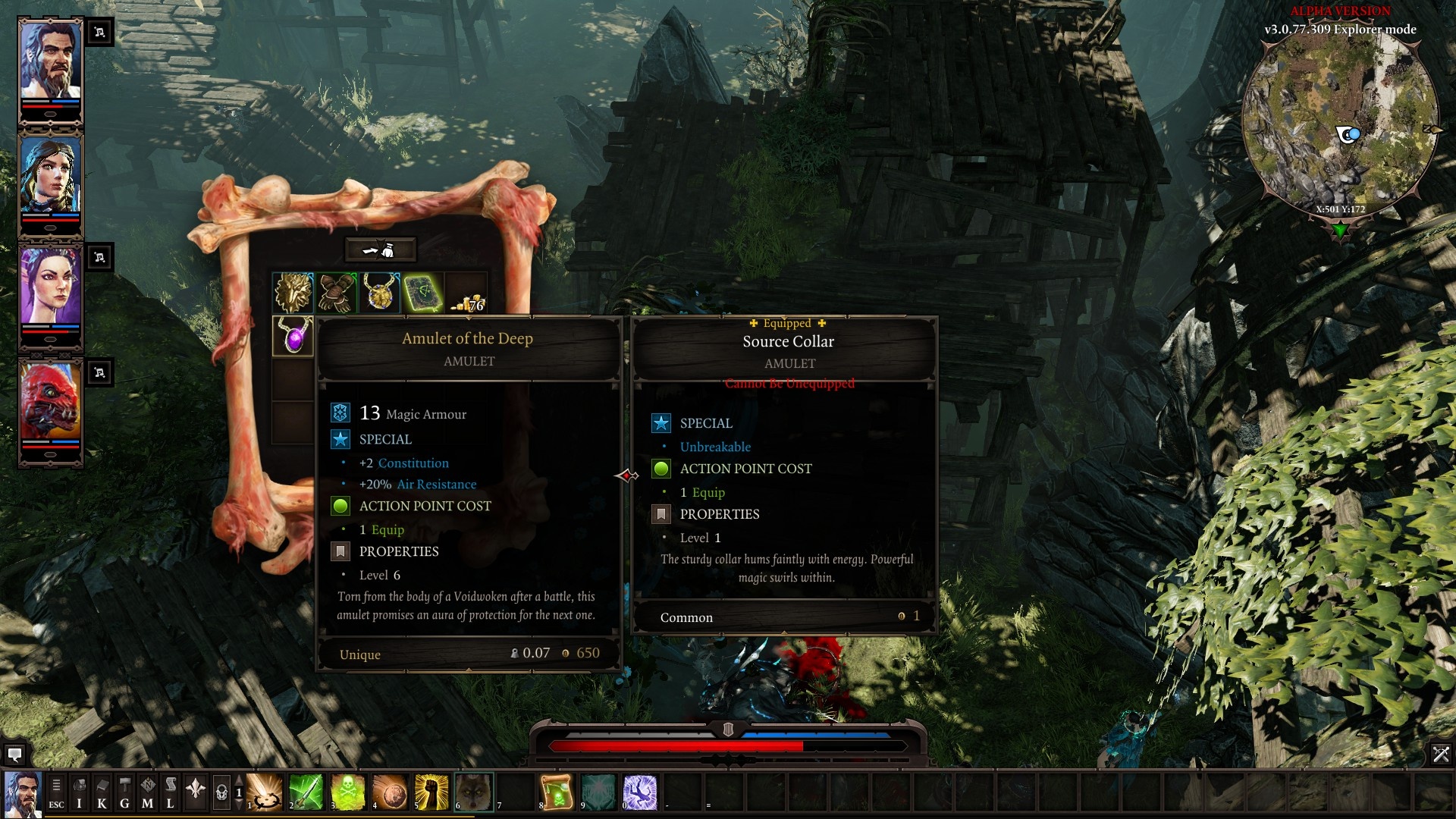The height and width of the screenshot is (819, 1456).
Task: Select the purple Amulet of the Deep icon
Action: pos(293,336)
